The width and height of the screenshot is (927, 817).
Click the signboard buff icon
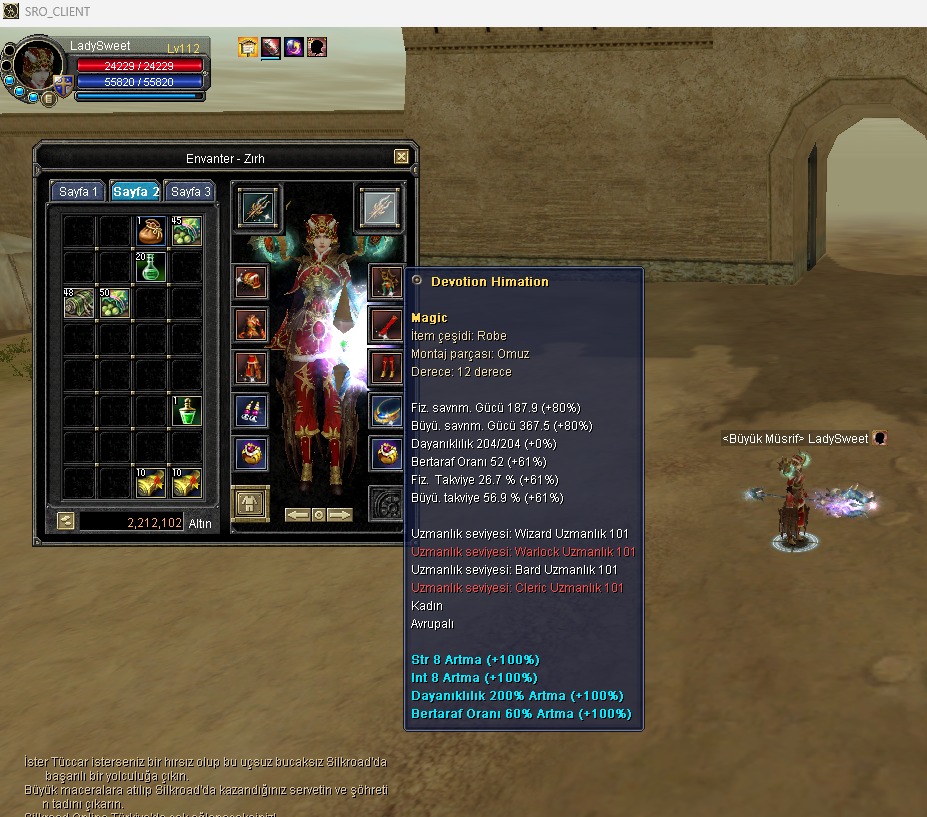click(x=247, y=47)
